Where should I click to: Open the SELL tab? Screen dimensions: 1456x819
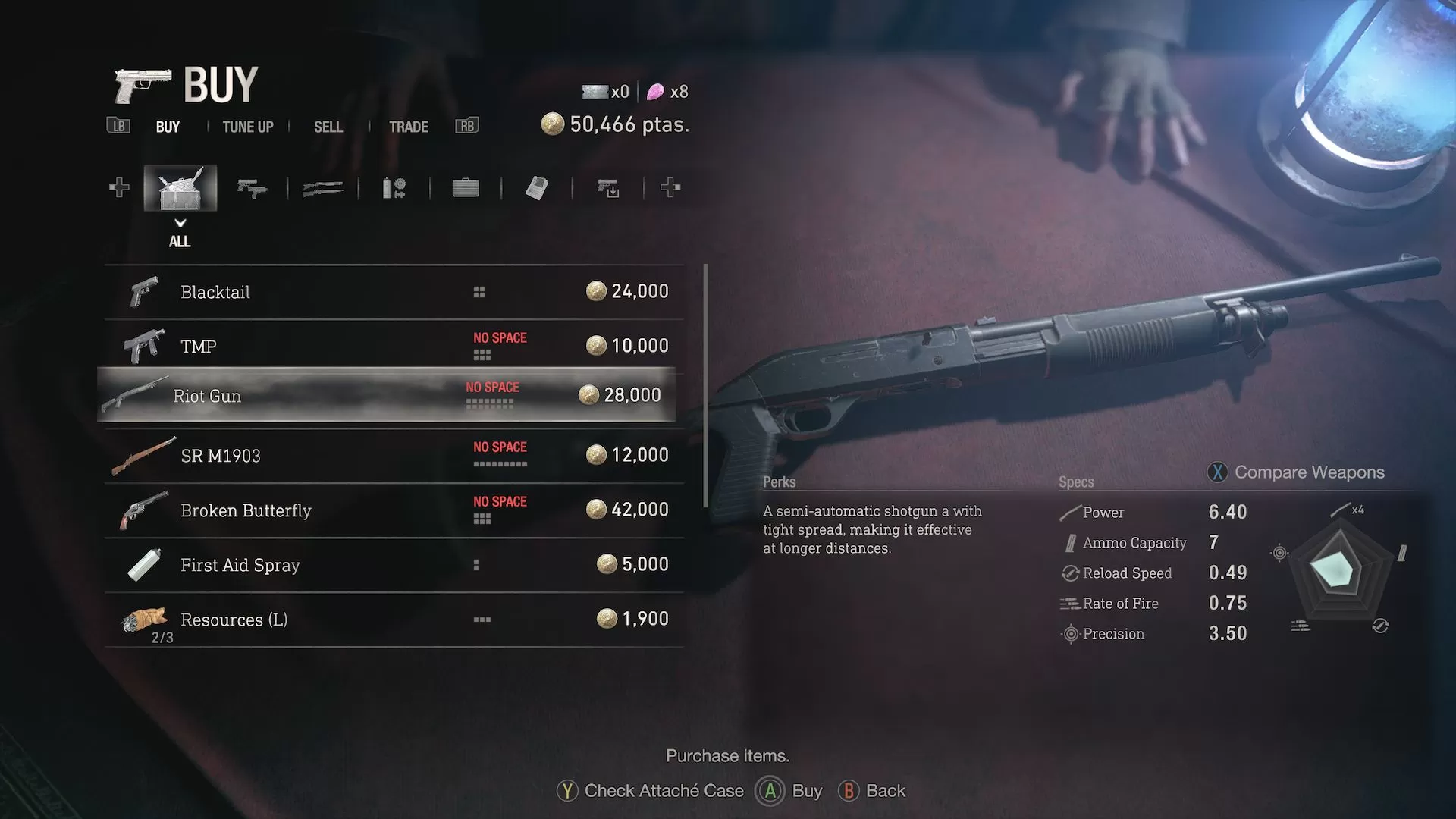click(328, 127)
